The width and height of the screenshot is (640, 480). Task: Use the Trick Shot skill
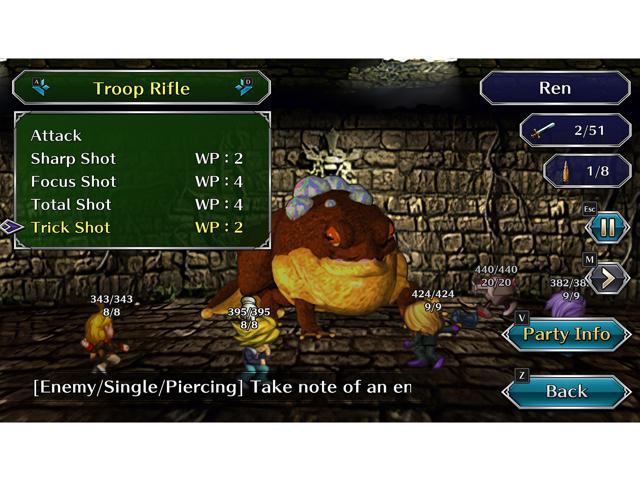click(71, 227)
